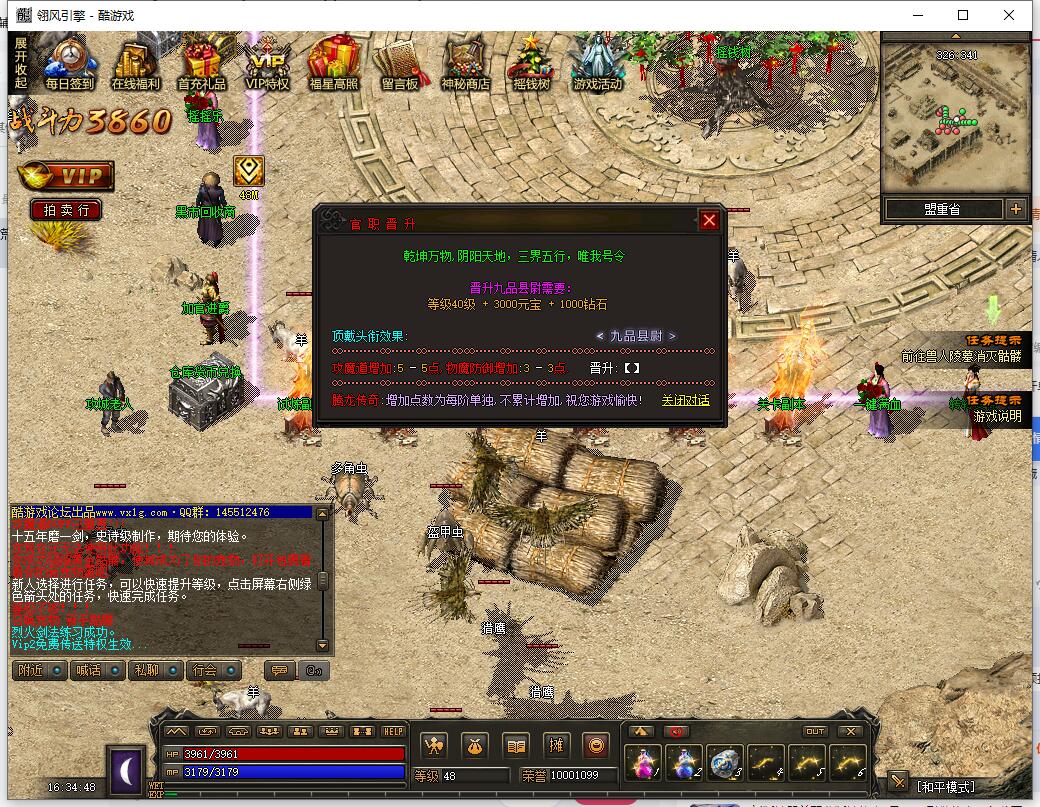
Task: Click the 关闭对话 link in dialog
Action: pos(685,400)
